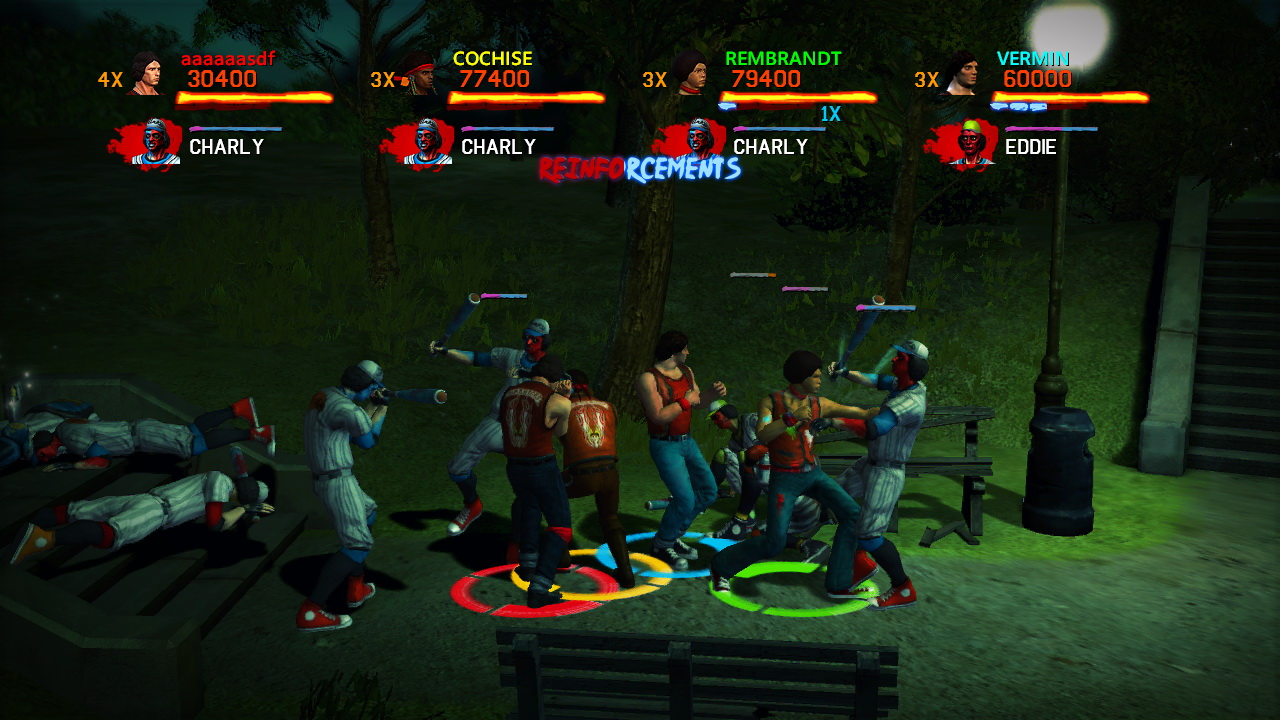
Task: Select the Charly target portrait under Cochise
Action: (426, 143)
